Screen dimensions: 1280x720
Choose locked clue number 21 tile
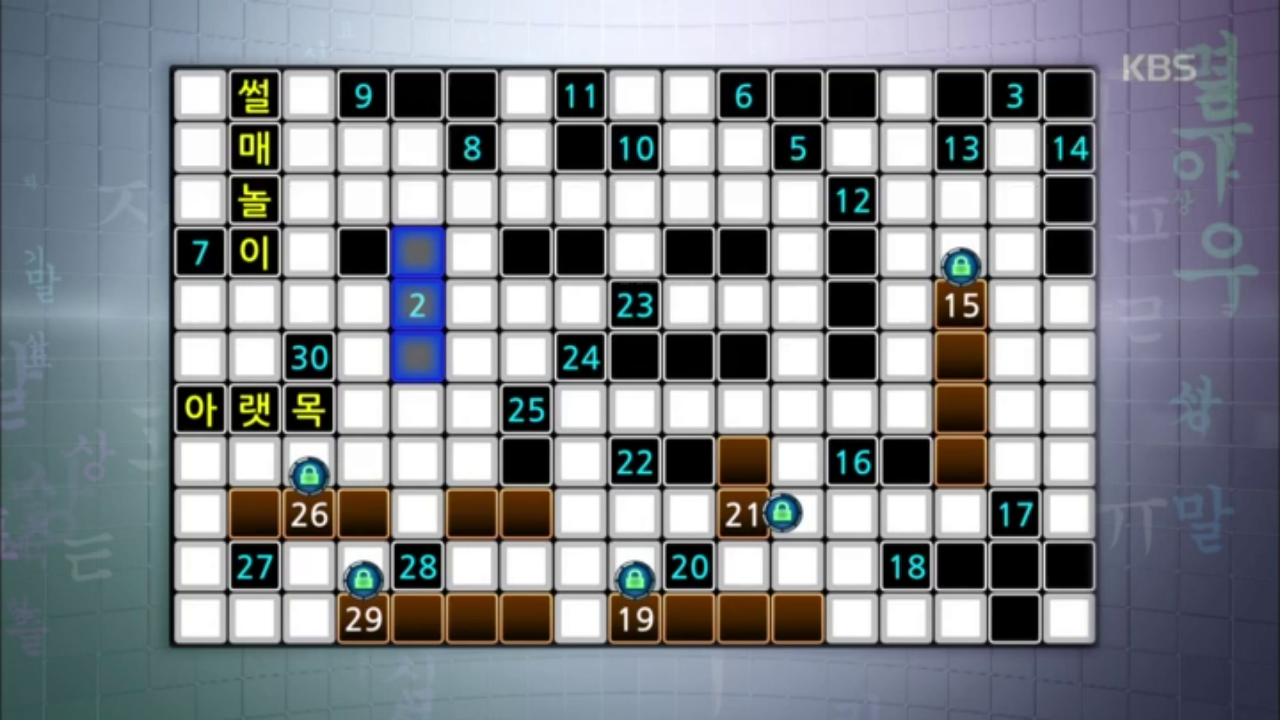(x=743, y=514)
